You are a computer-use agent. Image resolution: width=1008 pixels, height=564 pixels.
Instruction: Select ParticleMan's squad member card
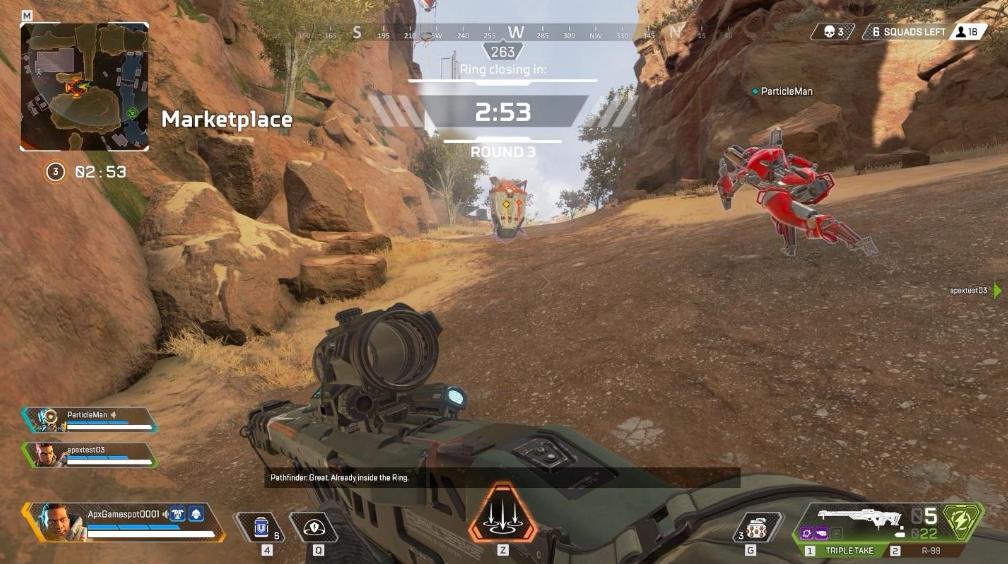click(90, 419)
